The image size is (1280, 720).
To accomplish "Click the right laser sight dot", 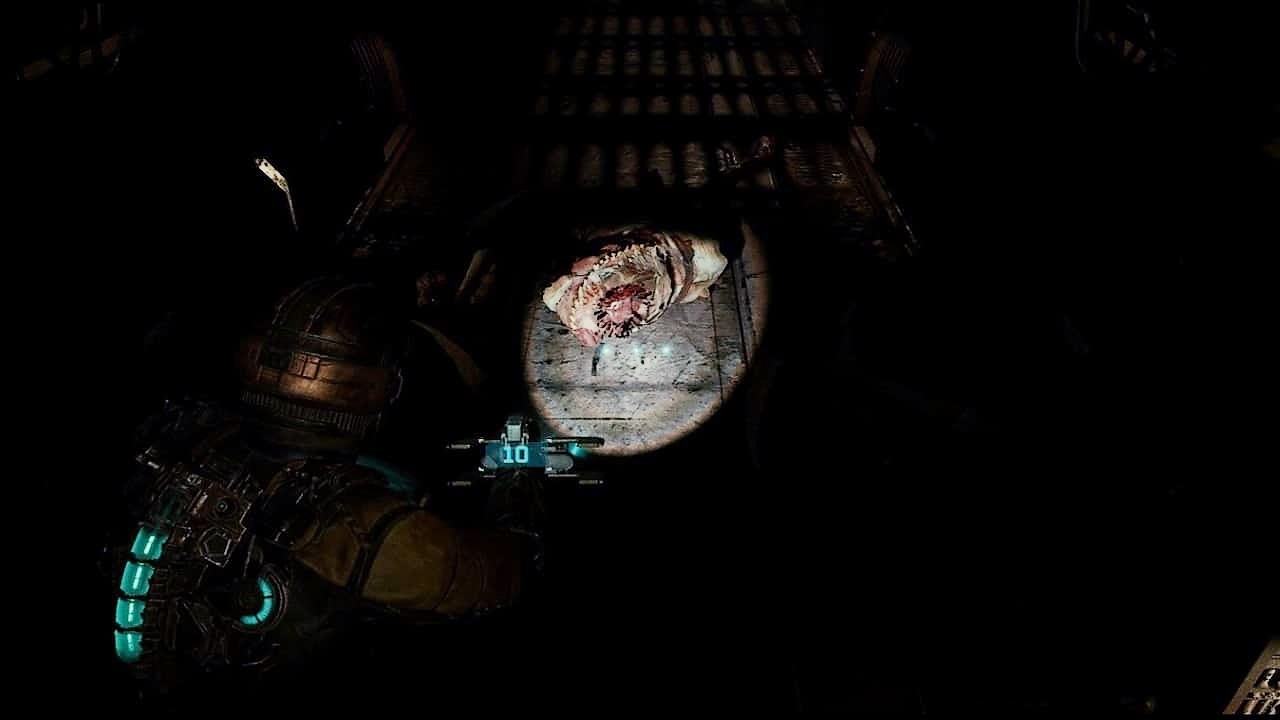I will [x=666, y=350].
